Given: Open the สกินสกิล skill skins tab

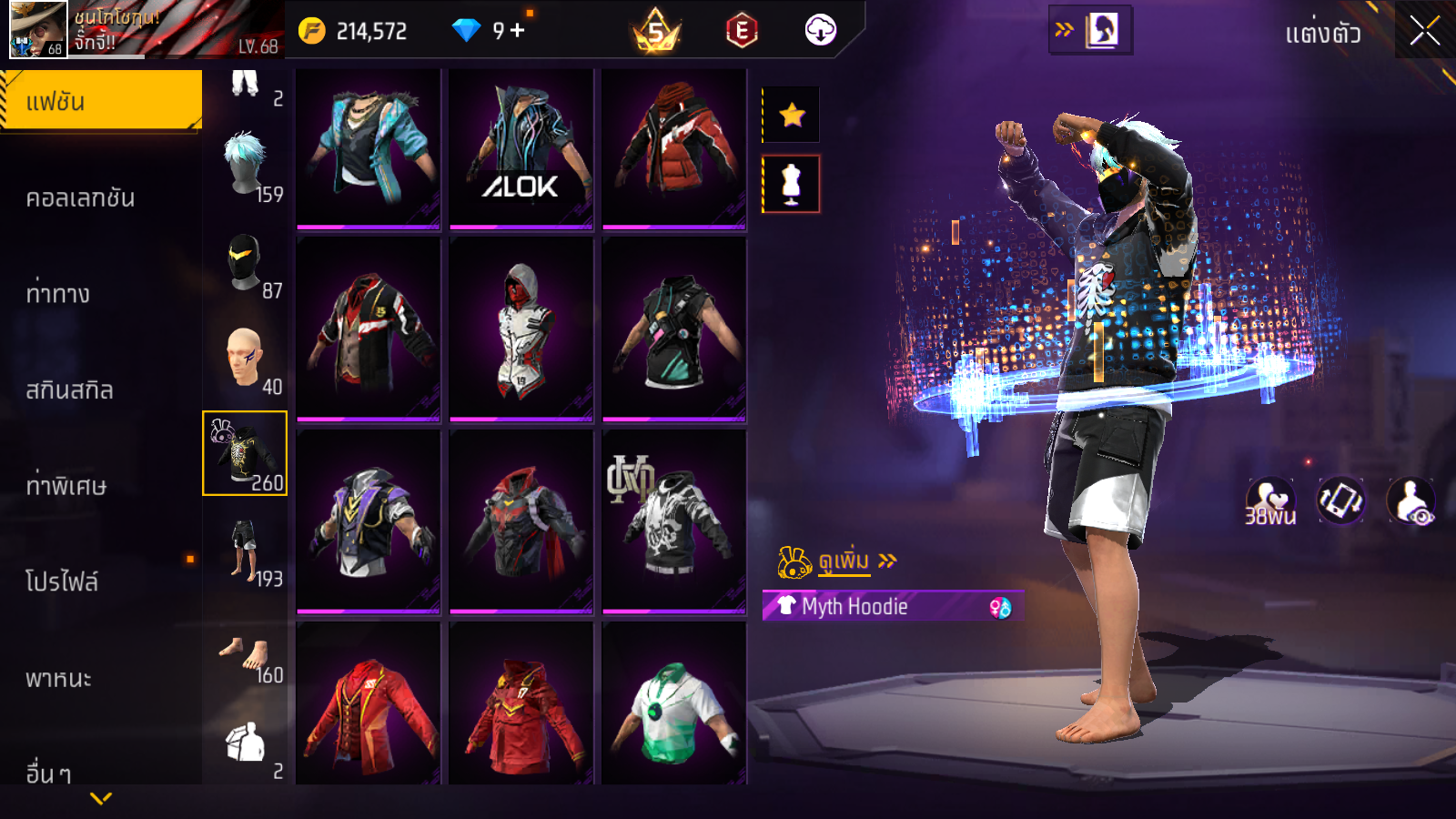Looking at the screenshot, I should tap(69, 390).
